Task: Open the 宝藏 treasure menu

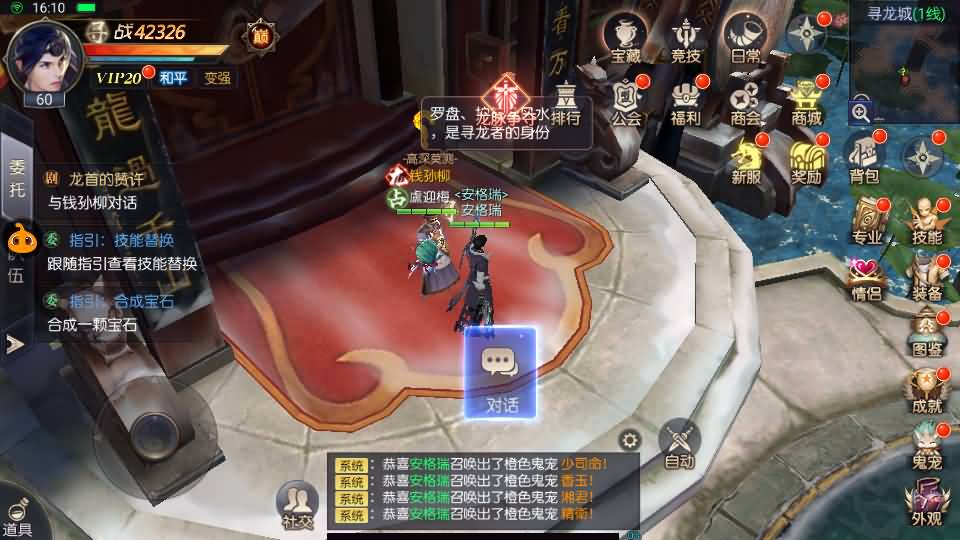Action: coord(626,41)
